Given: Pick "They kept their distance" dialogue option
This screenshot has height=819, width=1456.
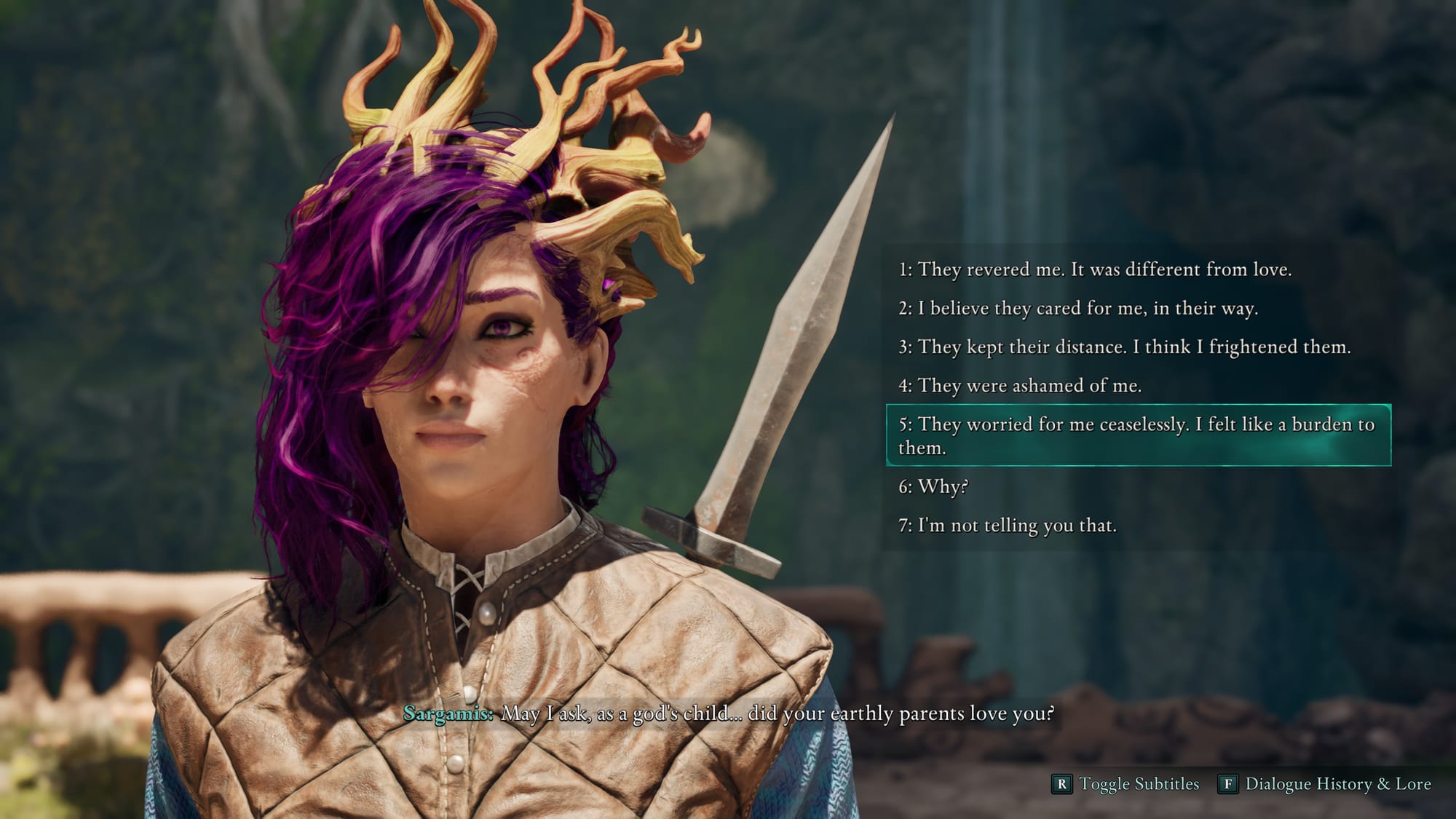Looking at the screenshot, I should (x=1124, y=347).
